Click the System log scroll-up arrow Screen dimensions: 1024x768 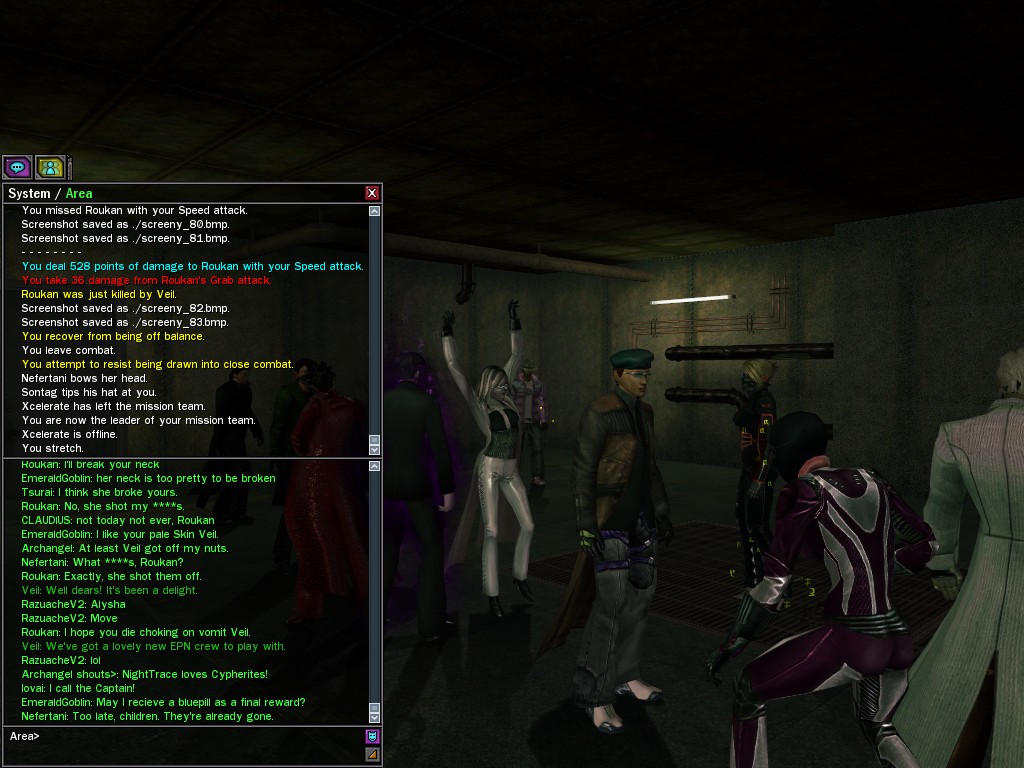(374, 211)
